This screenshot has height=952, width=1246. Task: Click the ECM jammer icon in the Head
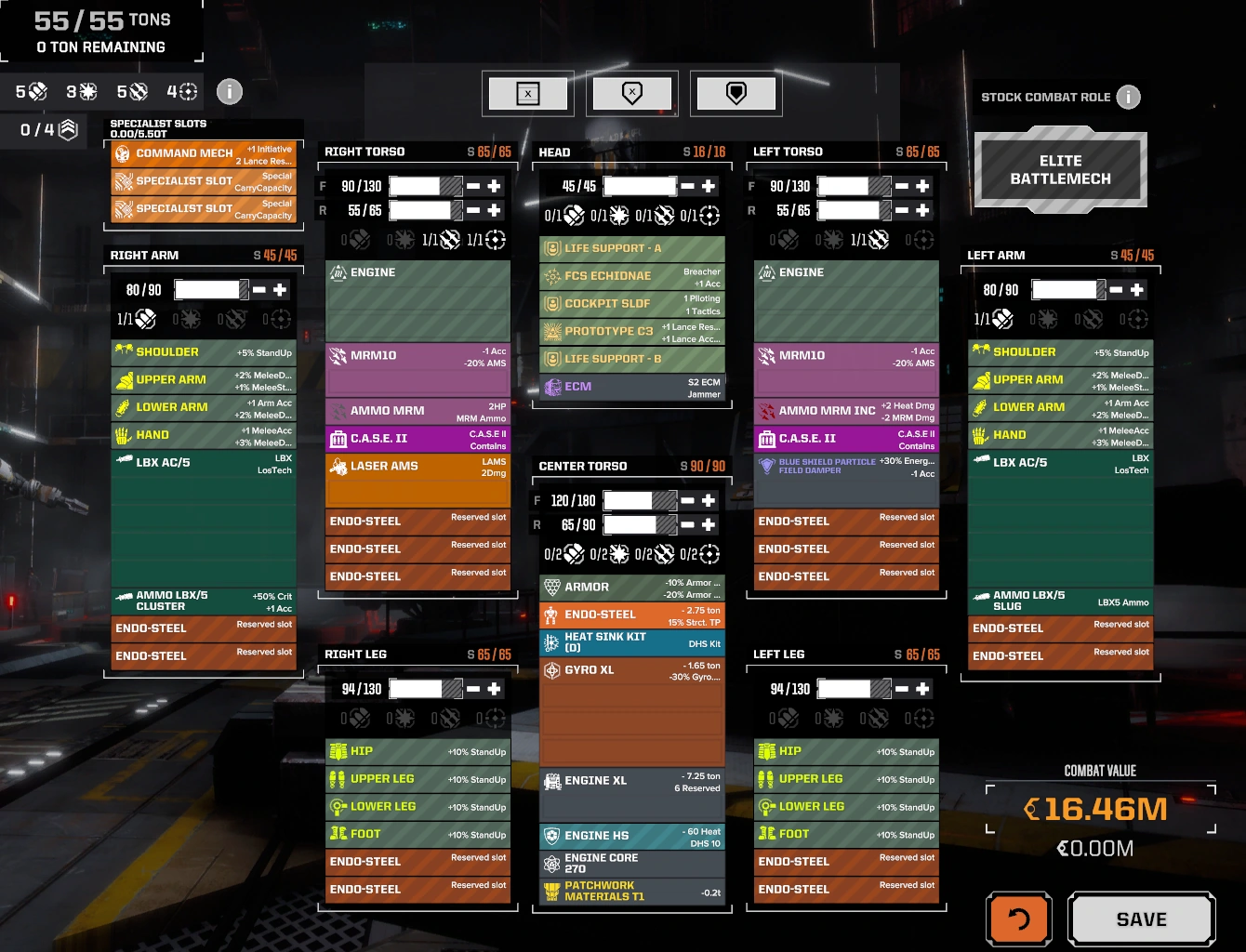(x=554, y=386)
